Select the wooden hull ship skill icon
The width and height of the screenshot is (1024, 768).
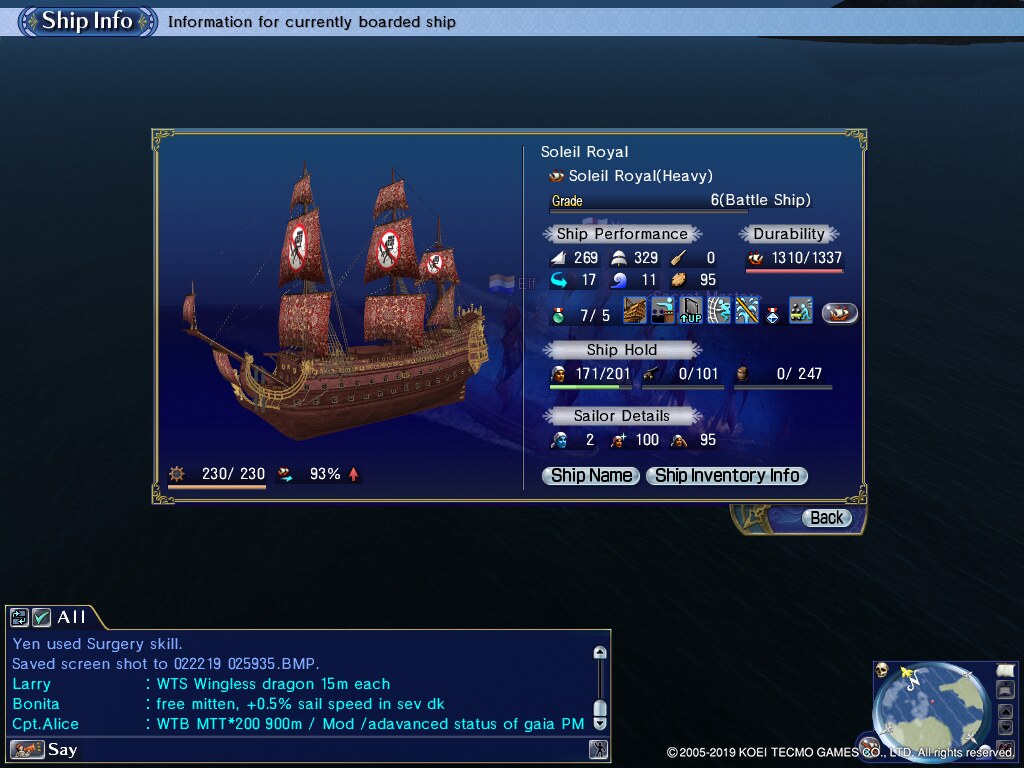[635, 311]
